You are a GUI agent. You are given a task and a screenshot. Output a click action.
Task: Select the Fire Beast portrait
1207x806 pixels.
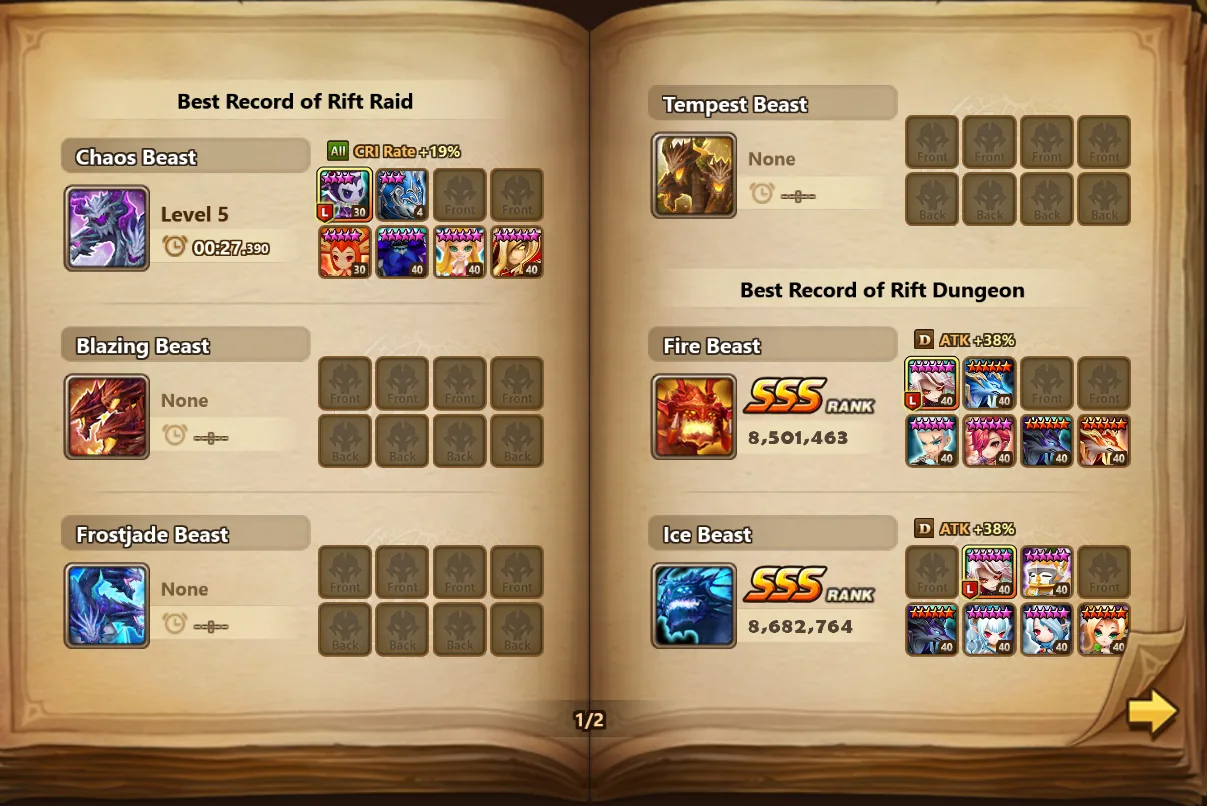coord(694,417)
